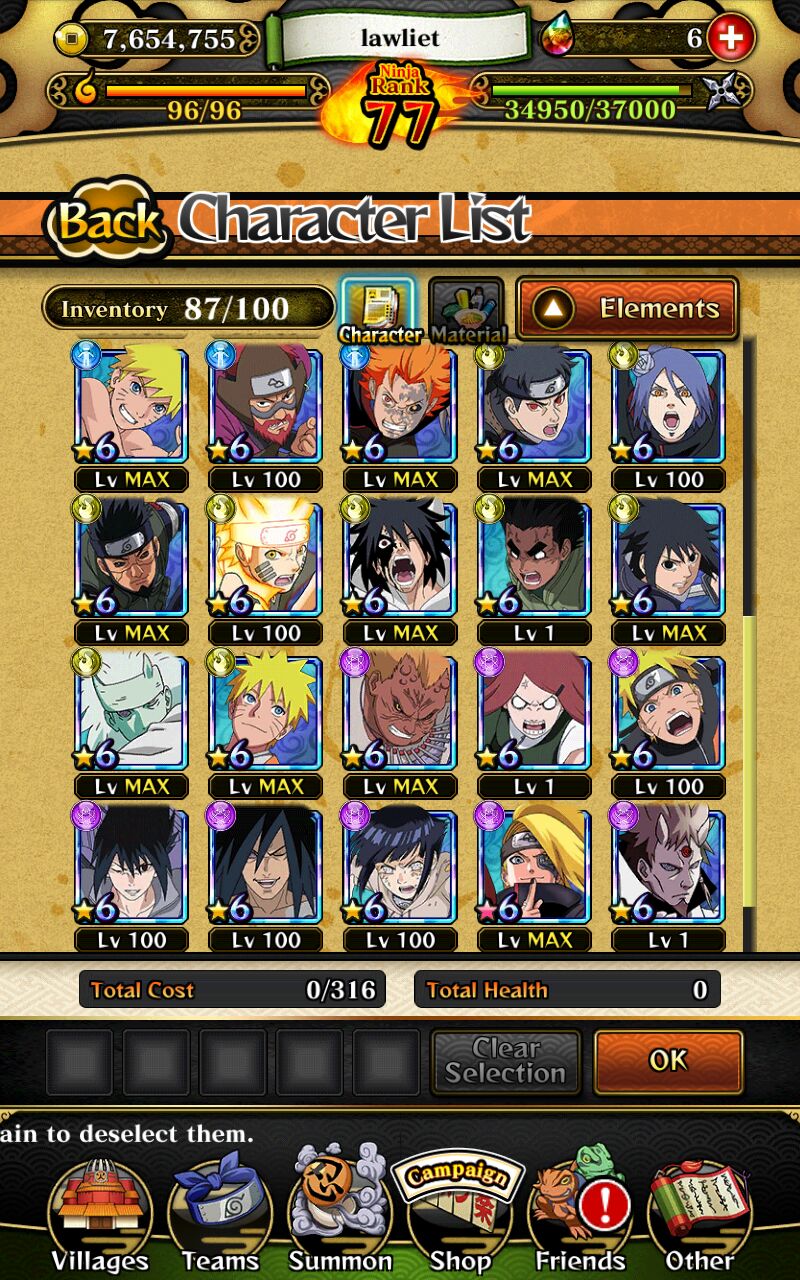800x1280 pixels.
Task: Open the Elements sort dropdown
Action: (x=627, y=309)
